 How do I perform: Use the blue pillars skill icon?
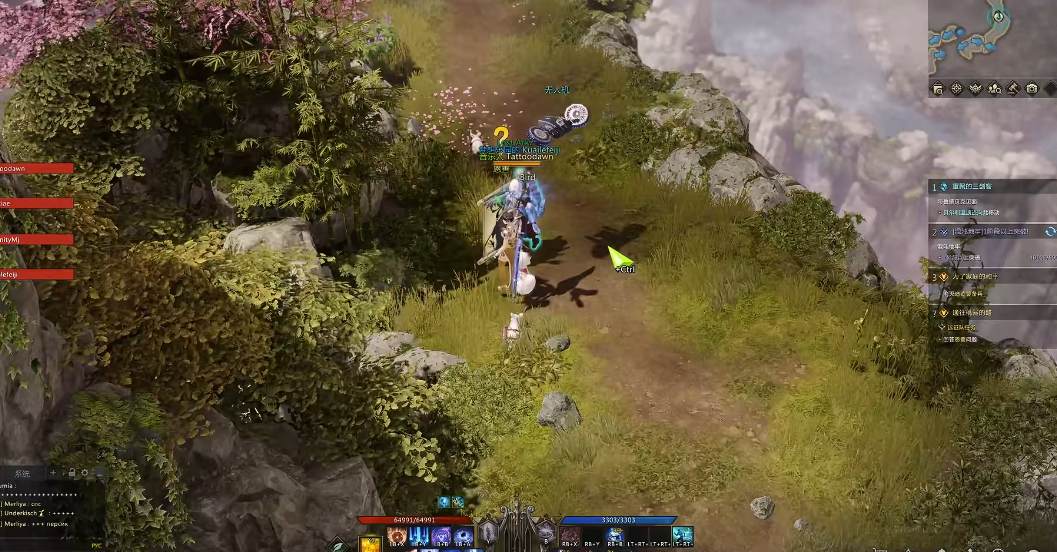tap(418, 536)
